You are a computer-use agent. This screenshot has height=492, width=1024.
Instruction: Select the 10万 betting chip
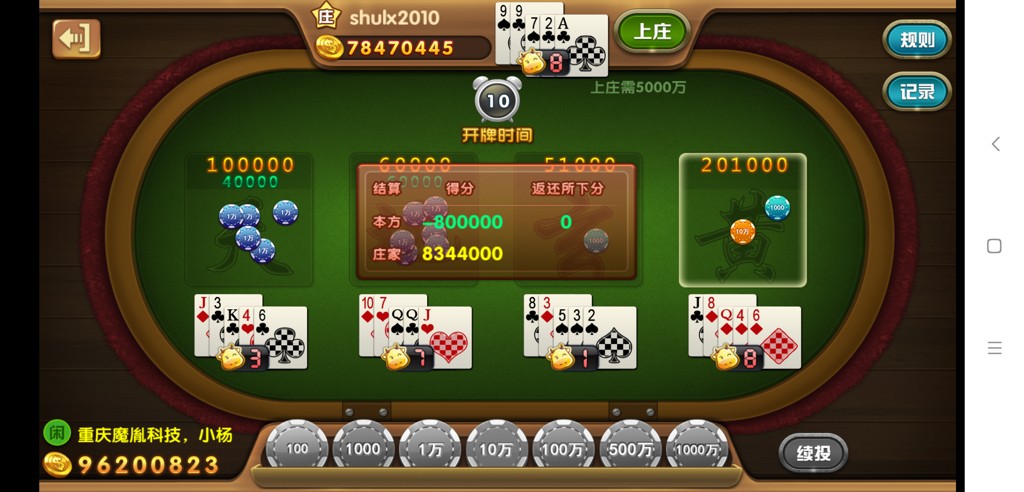pyautogui.click(x=497, y=449)
